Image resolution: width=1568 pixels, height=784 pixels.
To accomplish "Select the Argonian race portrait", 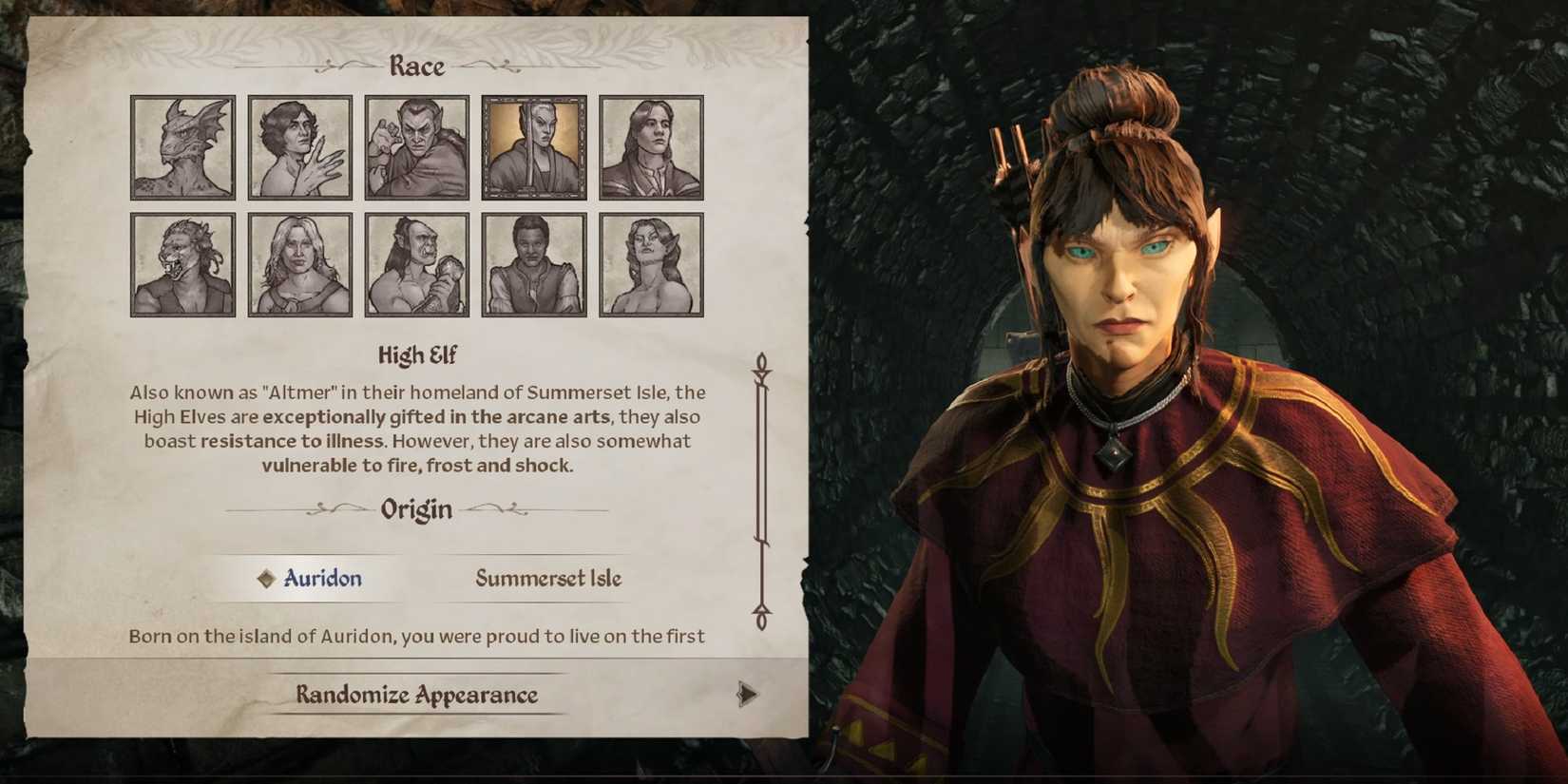I will (x=182, y=147).
